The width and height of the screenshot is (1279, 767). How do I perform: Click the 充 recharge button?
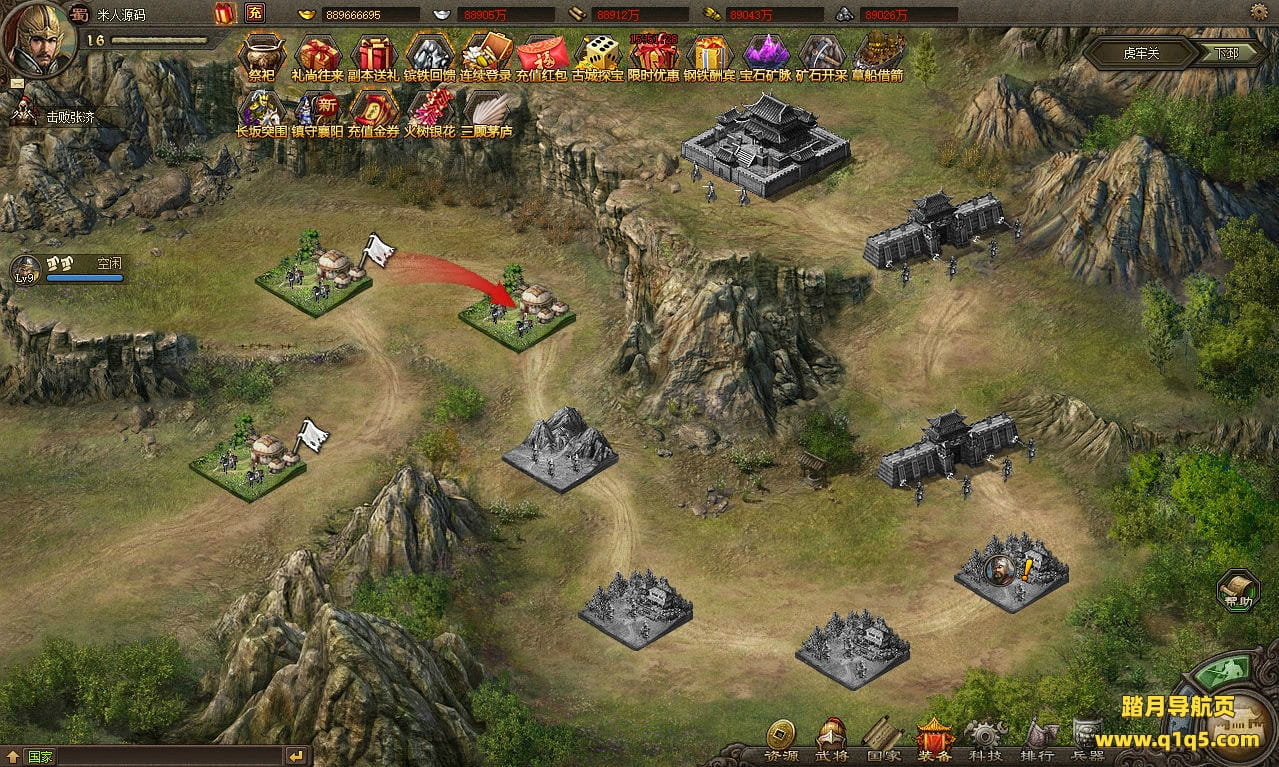point(255,13)
